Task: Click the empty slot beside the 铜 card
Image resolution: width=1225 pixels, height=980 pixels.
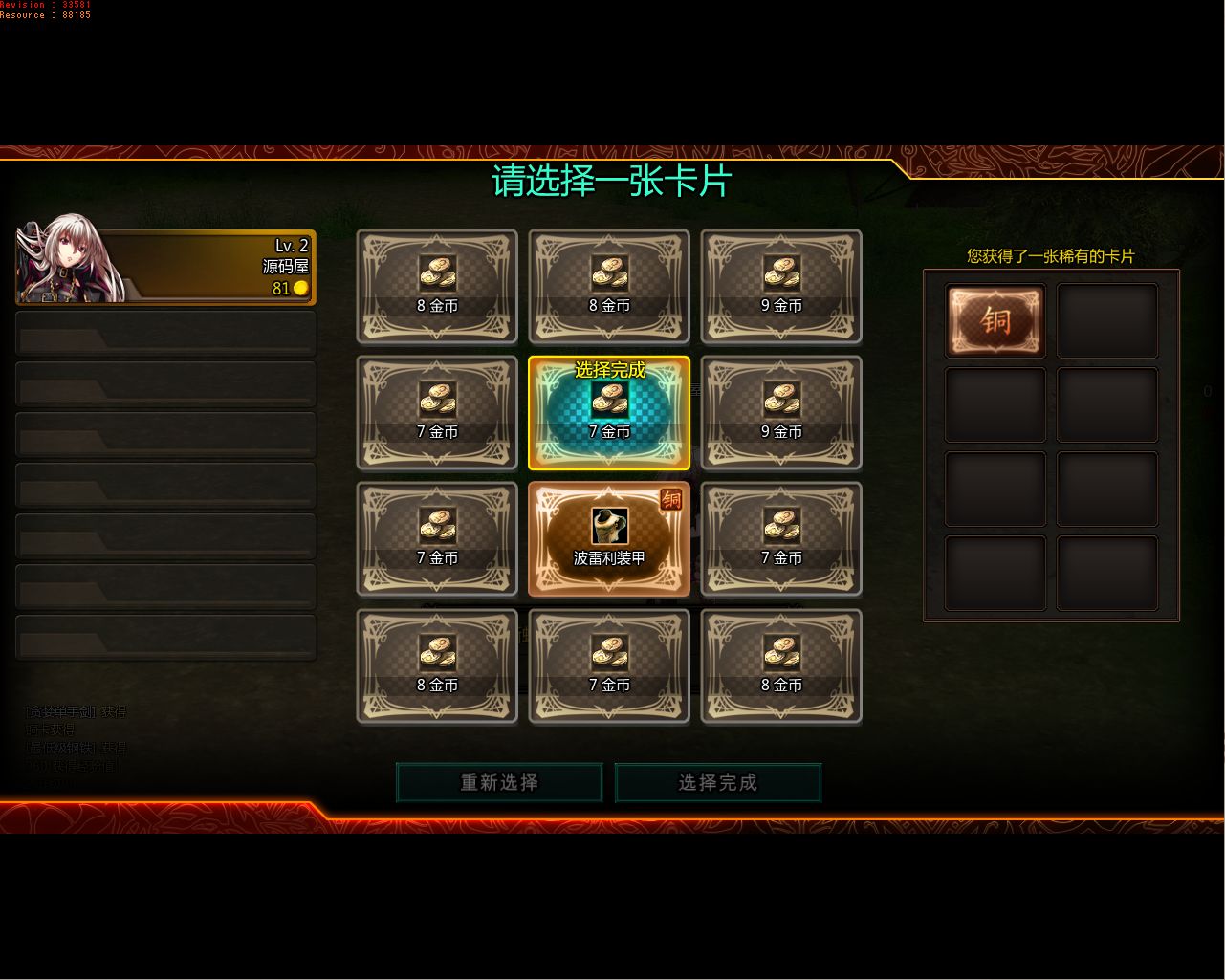Action: click(1106, 319)
